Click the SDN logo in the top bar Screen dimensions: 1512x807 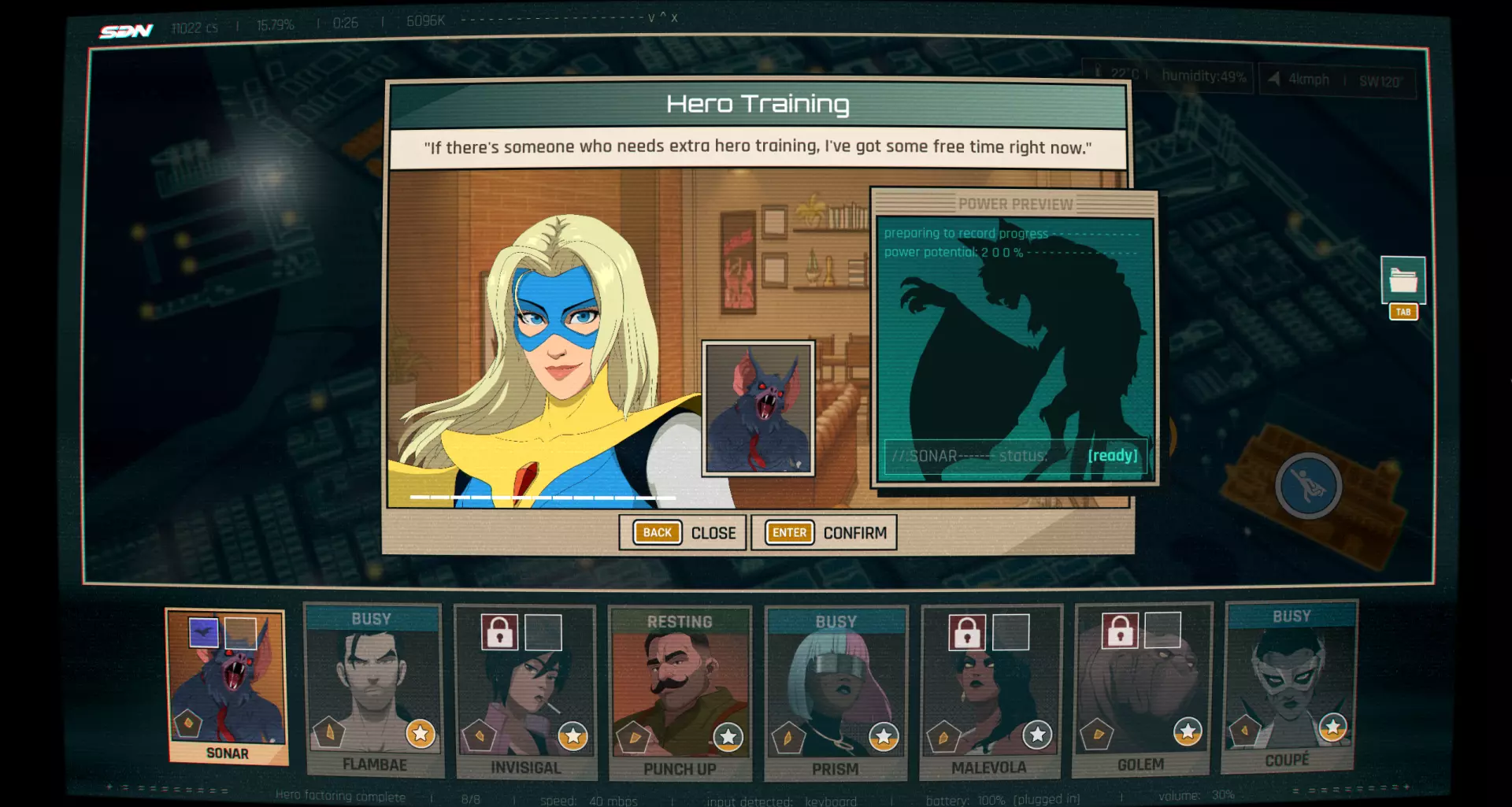click(126, 30)
